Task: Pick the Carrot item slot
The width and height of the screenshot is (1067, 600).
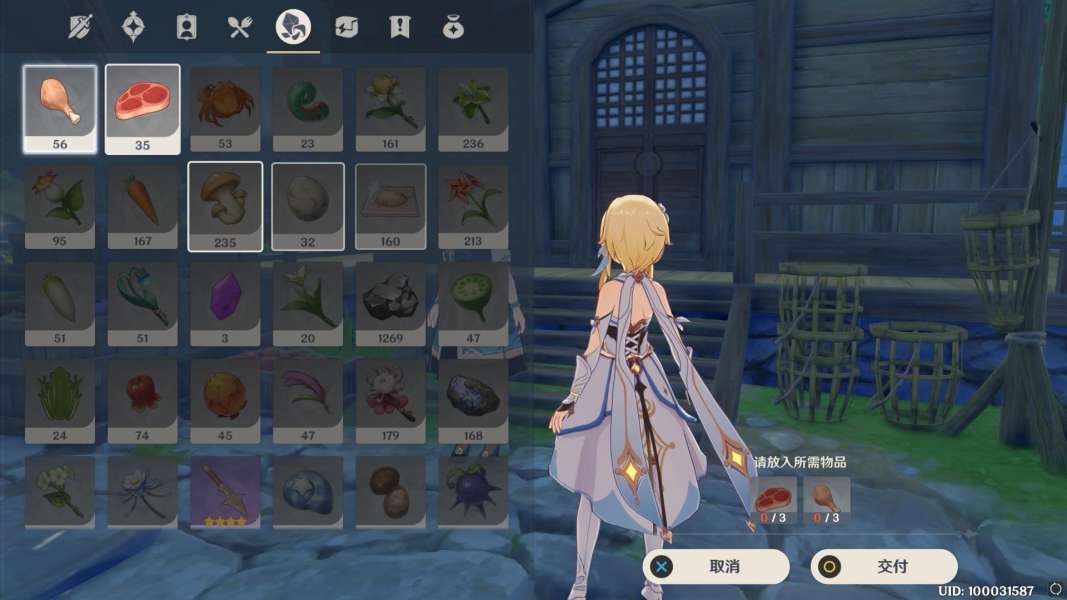Action: click(x=143, y=206)
